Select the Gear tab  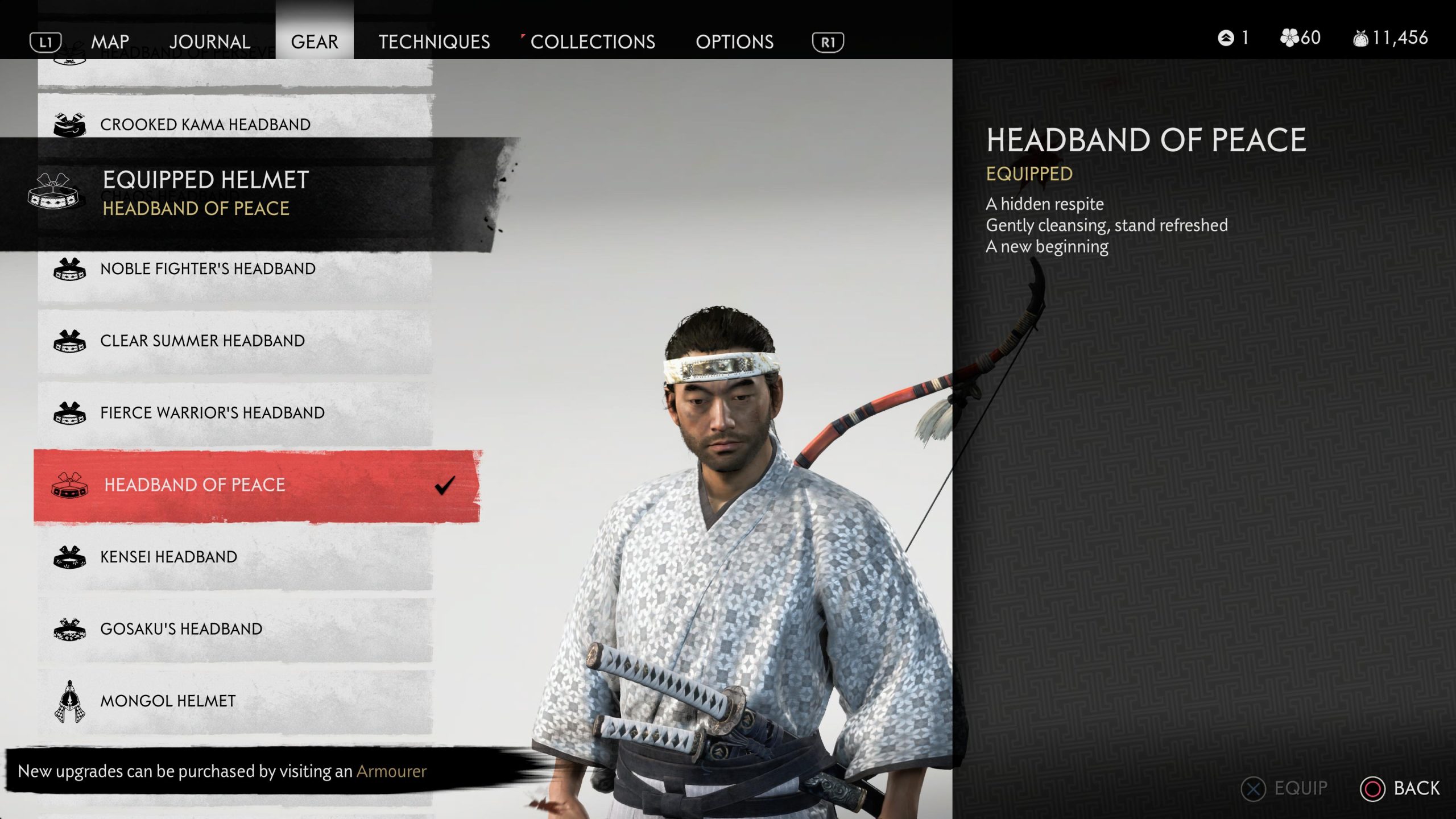pyautogui.click(x=315, y=42)
